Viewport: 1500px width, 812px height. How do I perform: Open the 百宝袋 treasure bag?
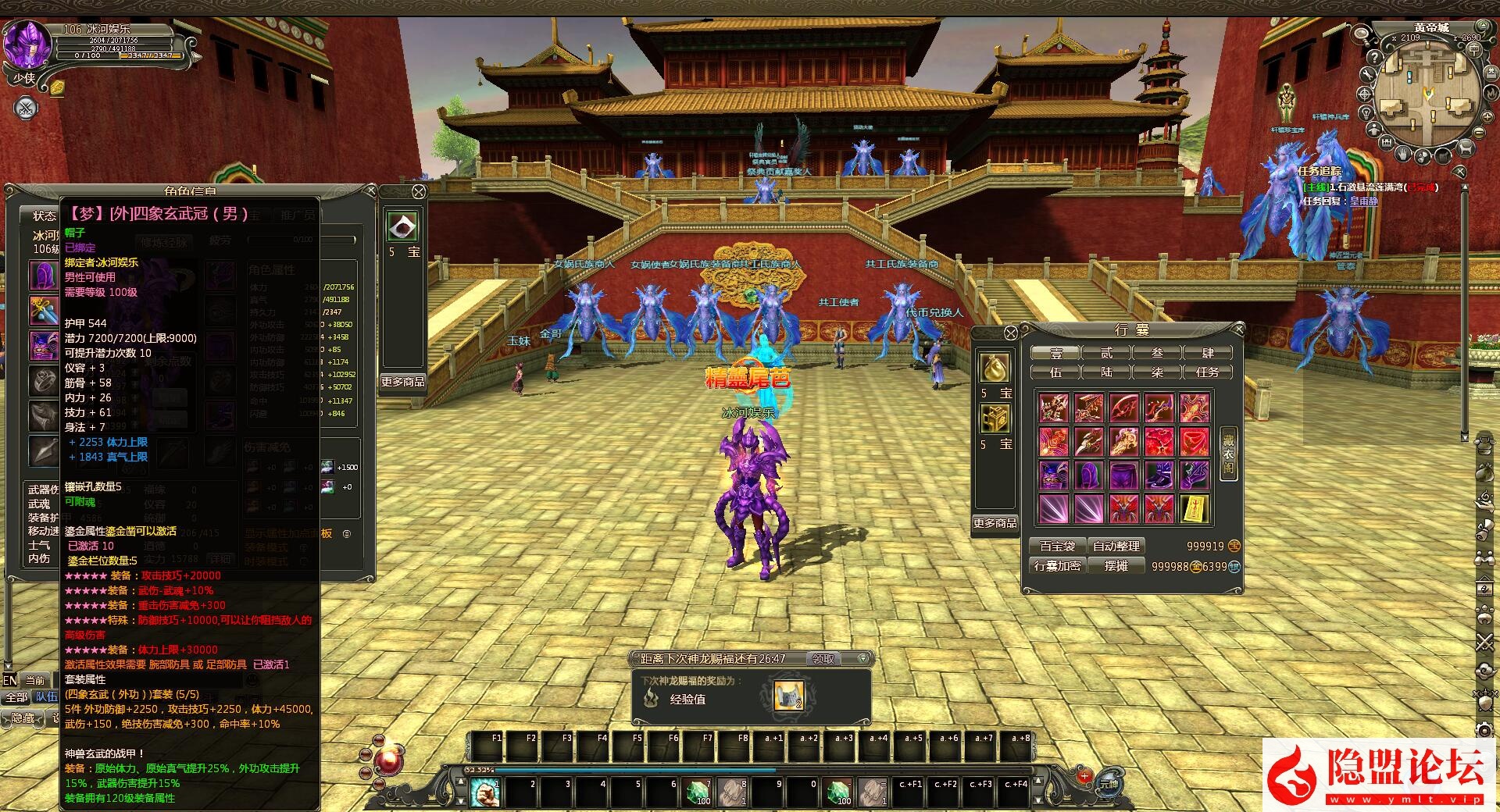point(1057,547)
